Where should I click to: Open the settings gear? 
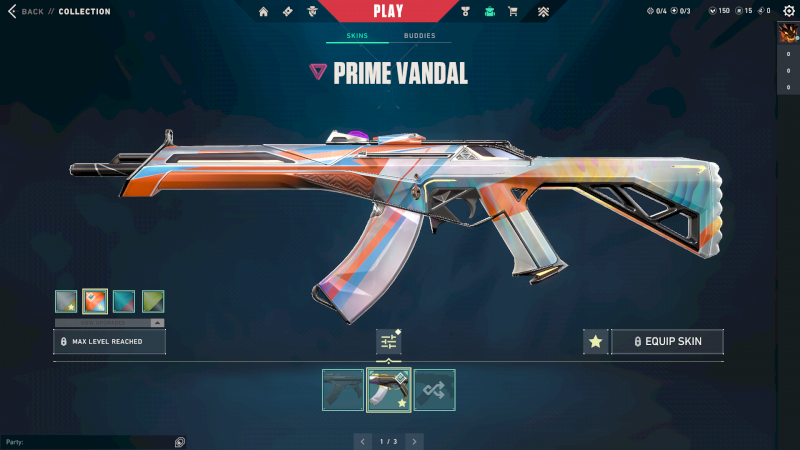[x=787, y=11]
